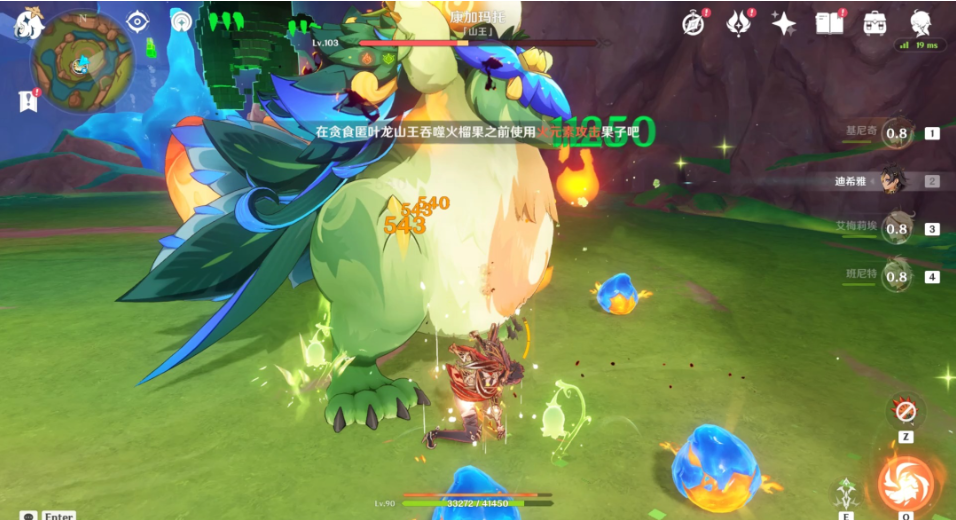Switch to party member 班尼特
Viewport: 956px width, 520px height.
[896, 277]
